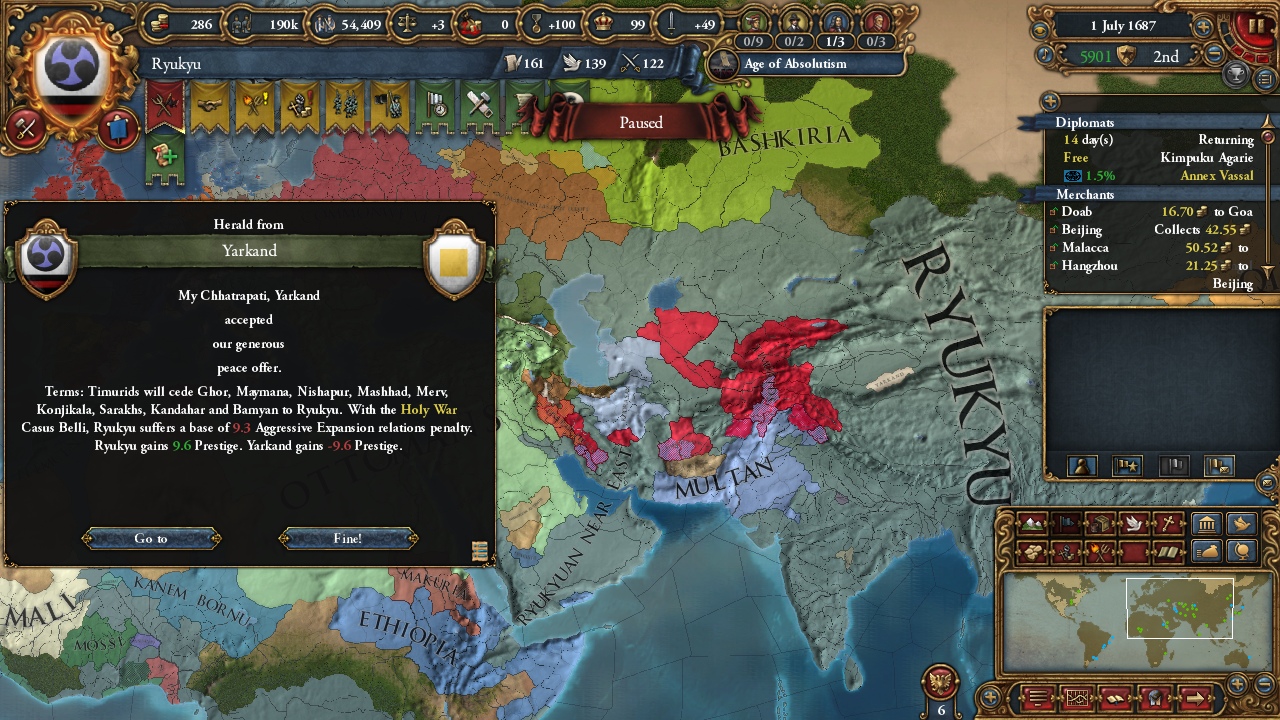Zoom in with the minimap plus button
Viewport: 1280px width, 720px height.
(1237, 685)
